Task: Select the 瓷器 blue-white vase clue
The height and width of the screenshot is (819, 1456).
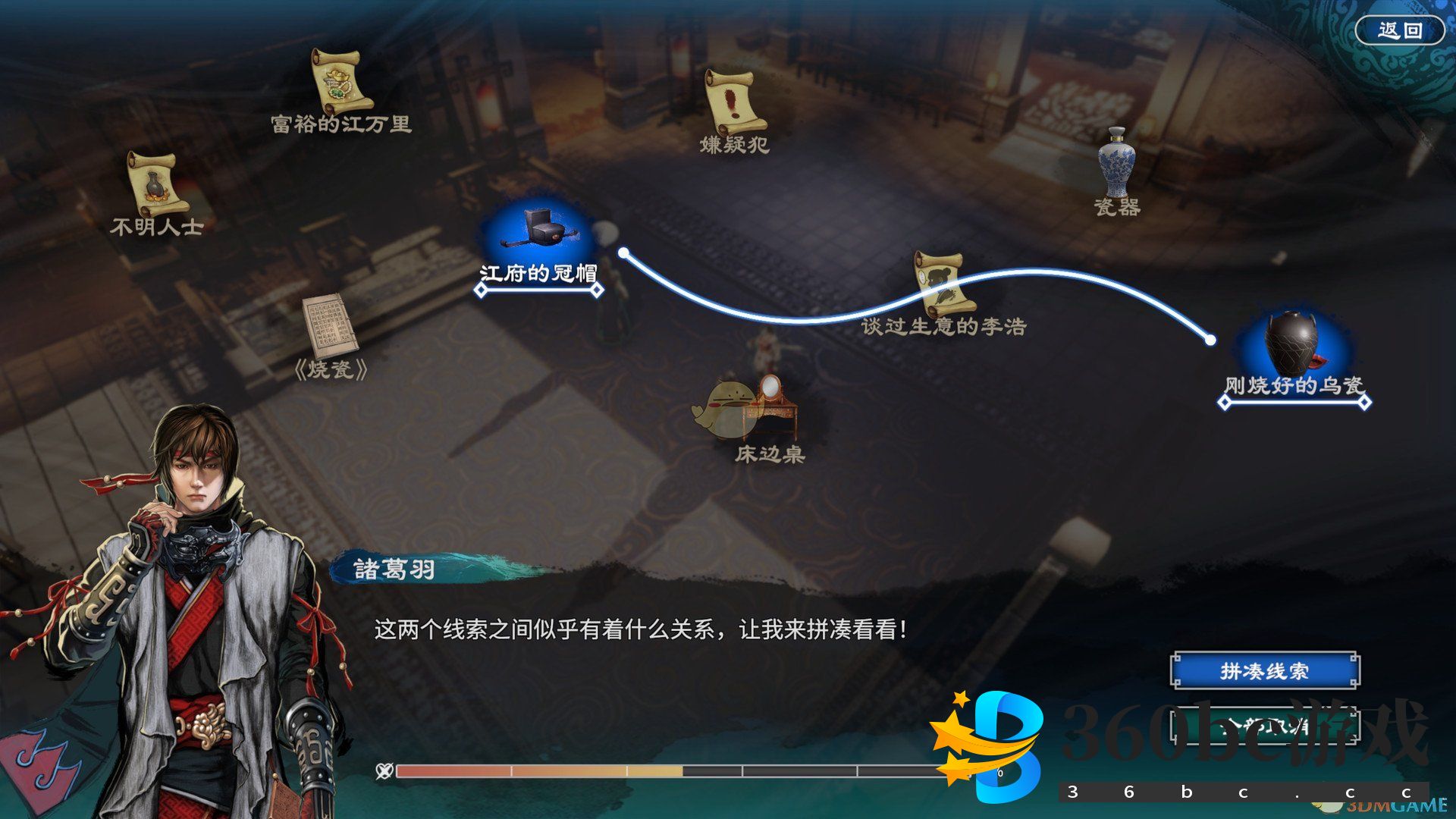Action: point(1116,162)
